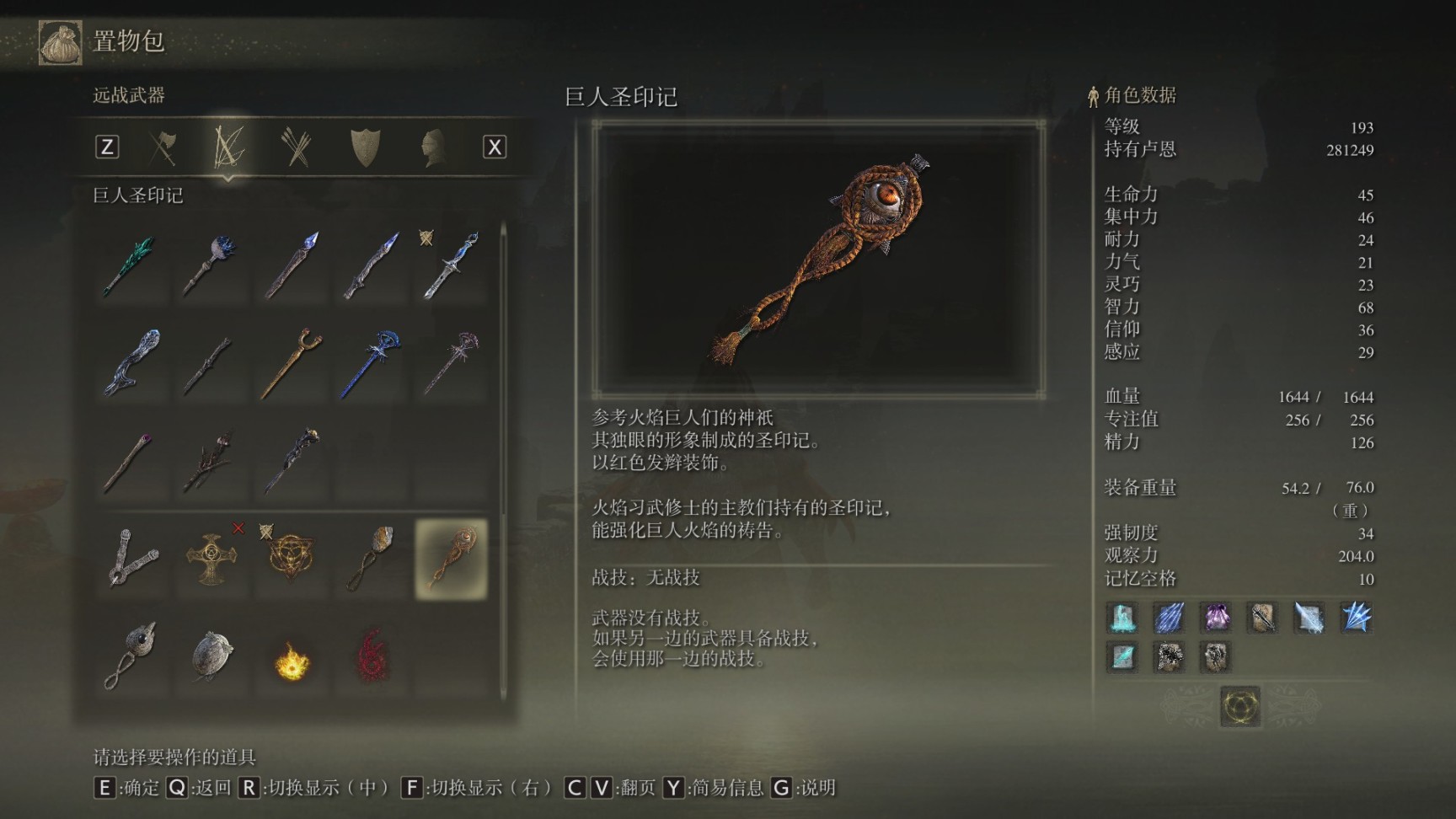Select the highlighted Giant's Seal slot
The width and height of the screenshot is (1456, 819).
coord(451,559)
